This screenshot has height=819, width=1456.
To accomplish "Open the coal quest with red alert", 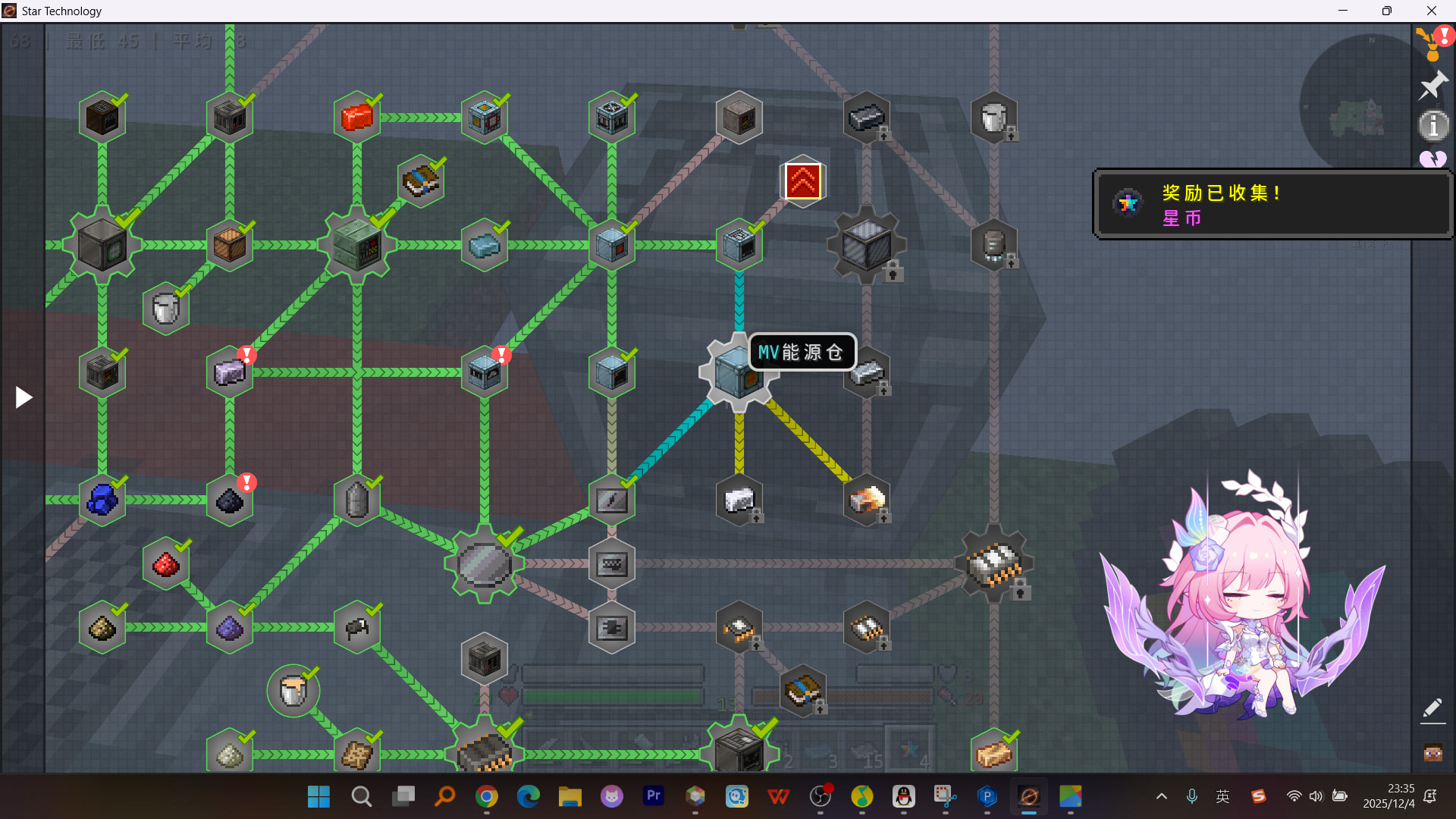I will click(230, 500).
